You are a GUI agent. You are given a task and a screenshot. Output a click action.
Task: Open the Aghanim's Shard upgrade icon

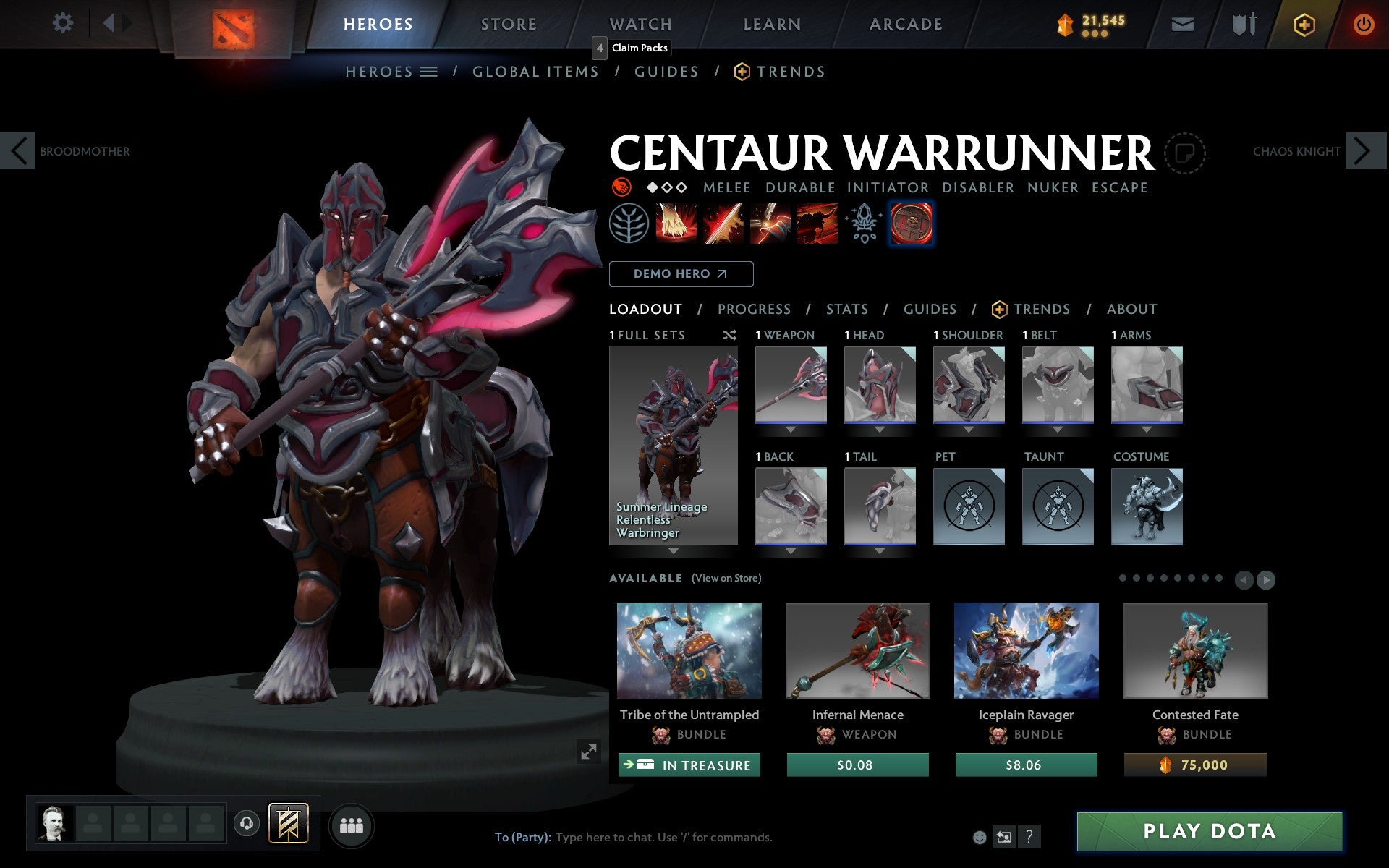click(x=864, y=224)
